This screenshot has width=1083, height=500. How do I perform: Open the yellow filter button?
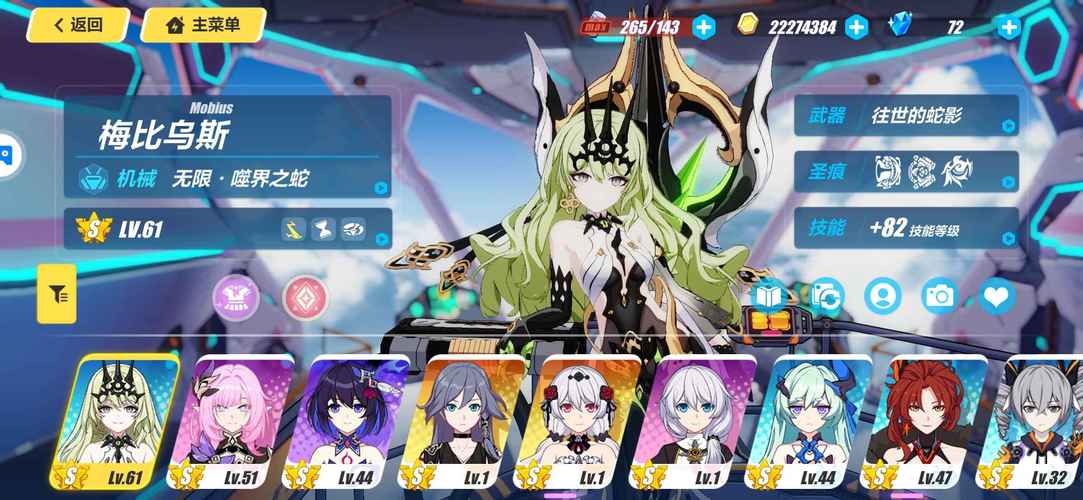tap(57, 294)
